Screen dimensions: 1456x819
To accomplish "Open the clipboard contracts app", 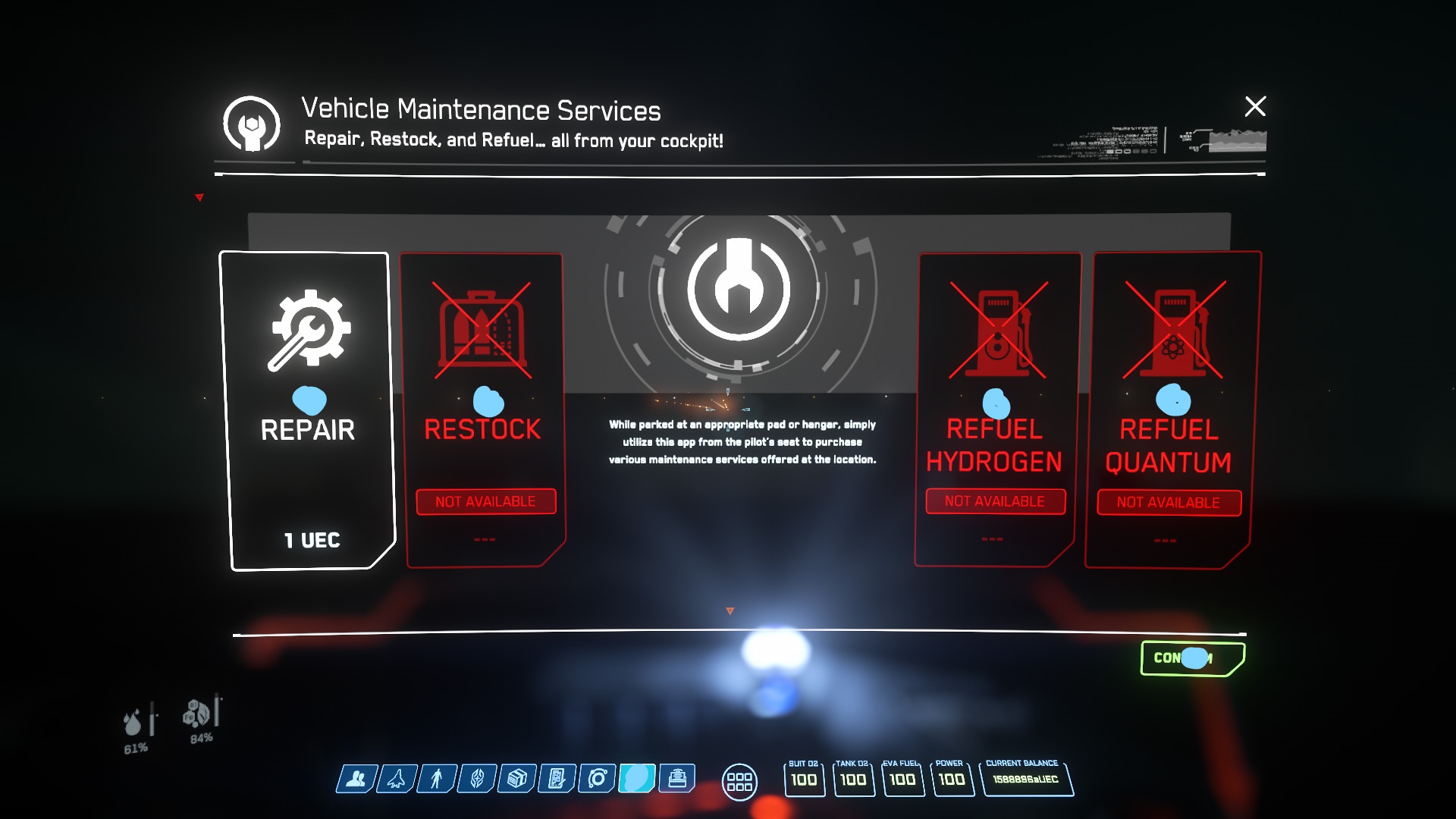I will (x=557, y=779).
